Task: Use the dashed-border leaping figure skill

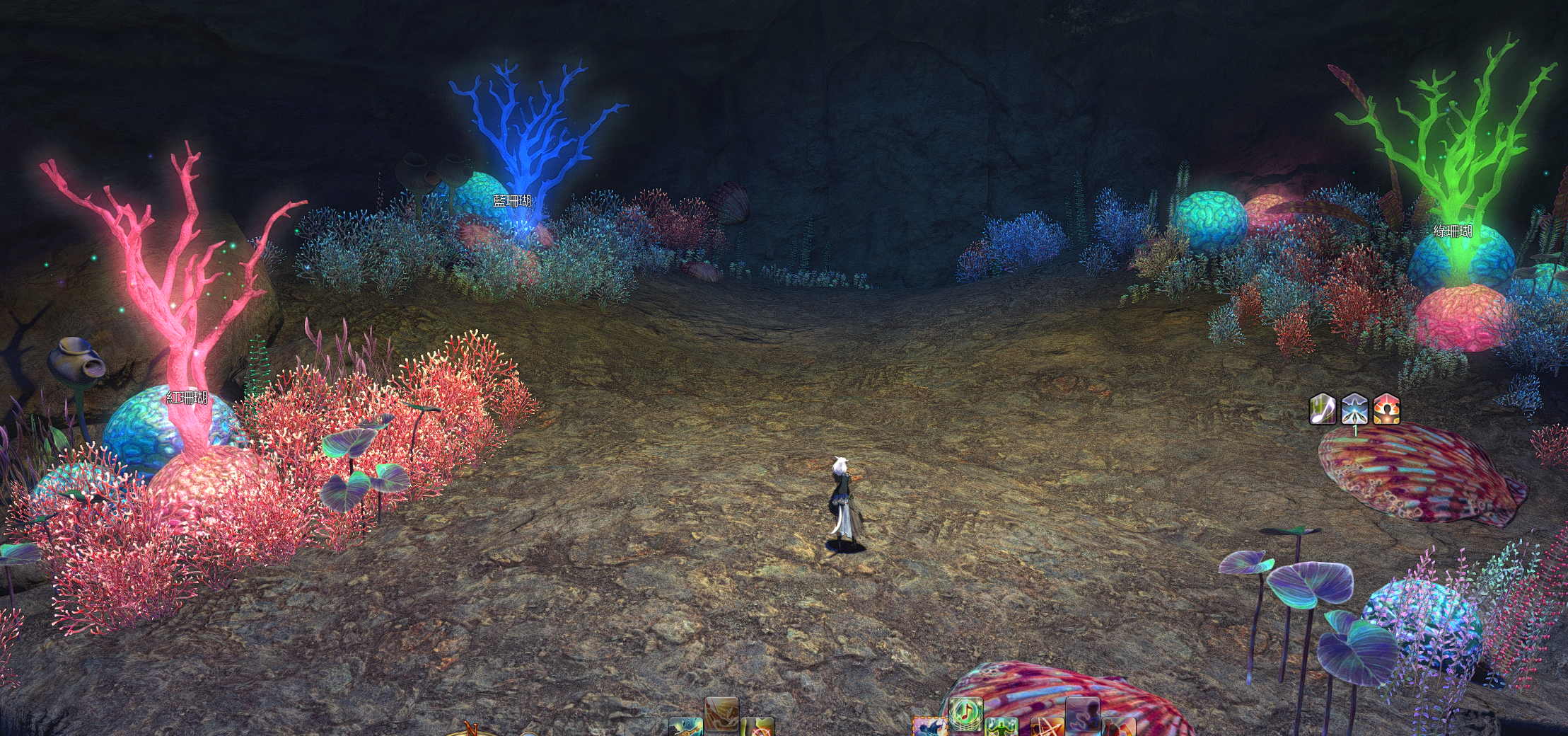Action: pos(929,728)
